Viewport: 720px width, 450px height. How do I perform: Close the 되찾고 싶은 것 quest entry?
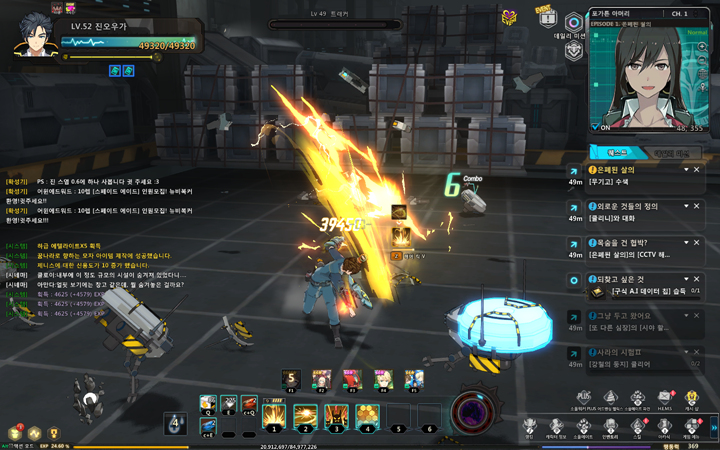697,279
